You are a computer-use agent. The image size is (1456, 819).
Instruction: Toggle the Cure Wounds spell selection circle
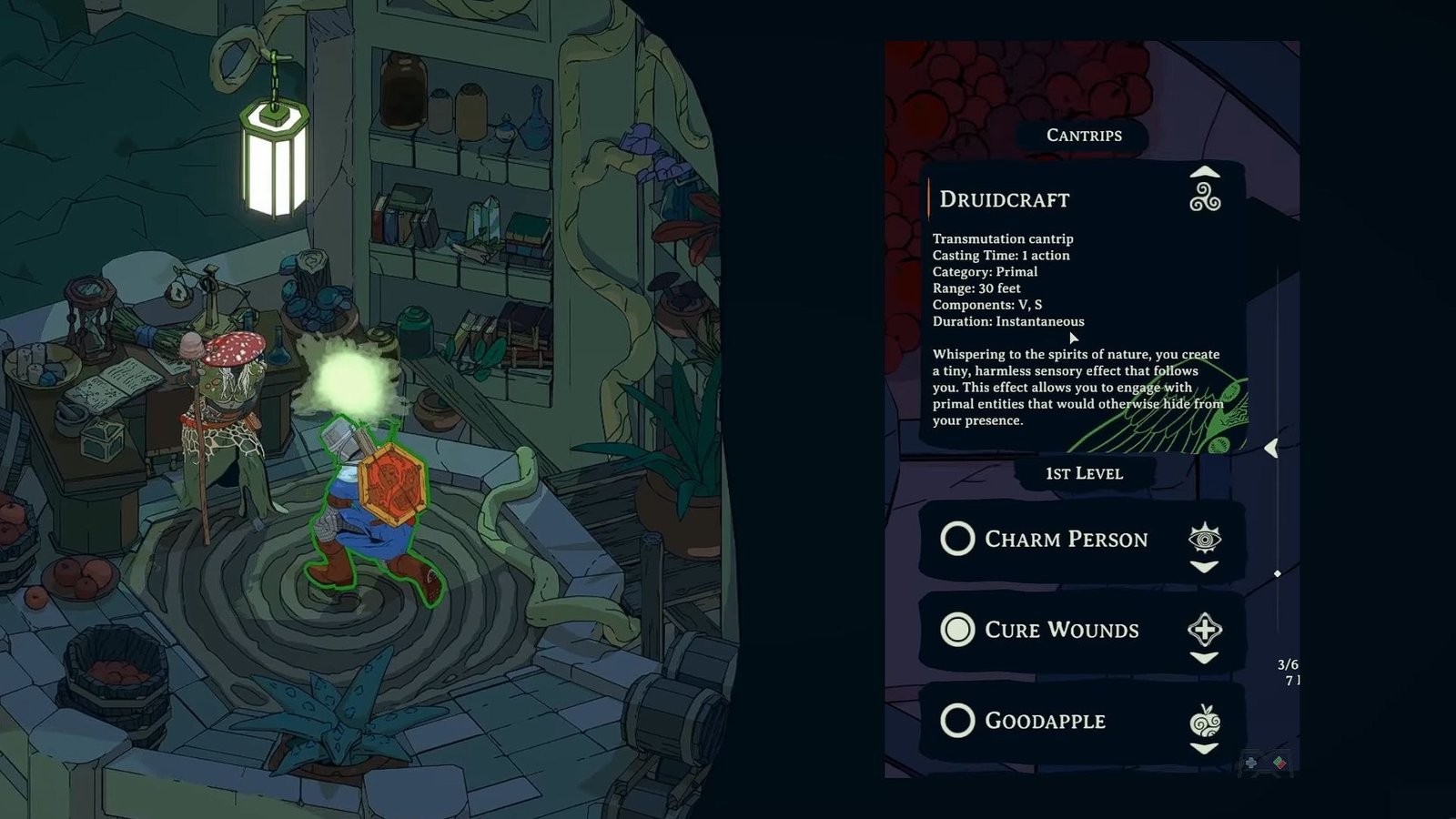(957, 630)
